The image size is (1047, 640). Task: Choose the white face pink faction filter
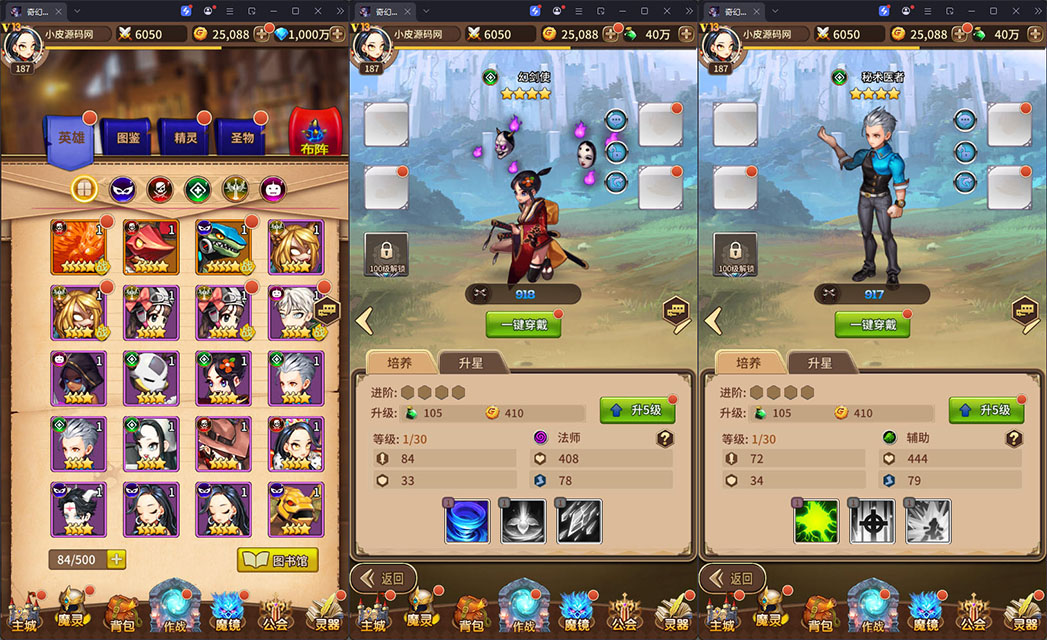272,188
